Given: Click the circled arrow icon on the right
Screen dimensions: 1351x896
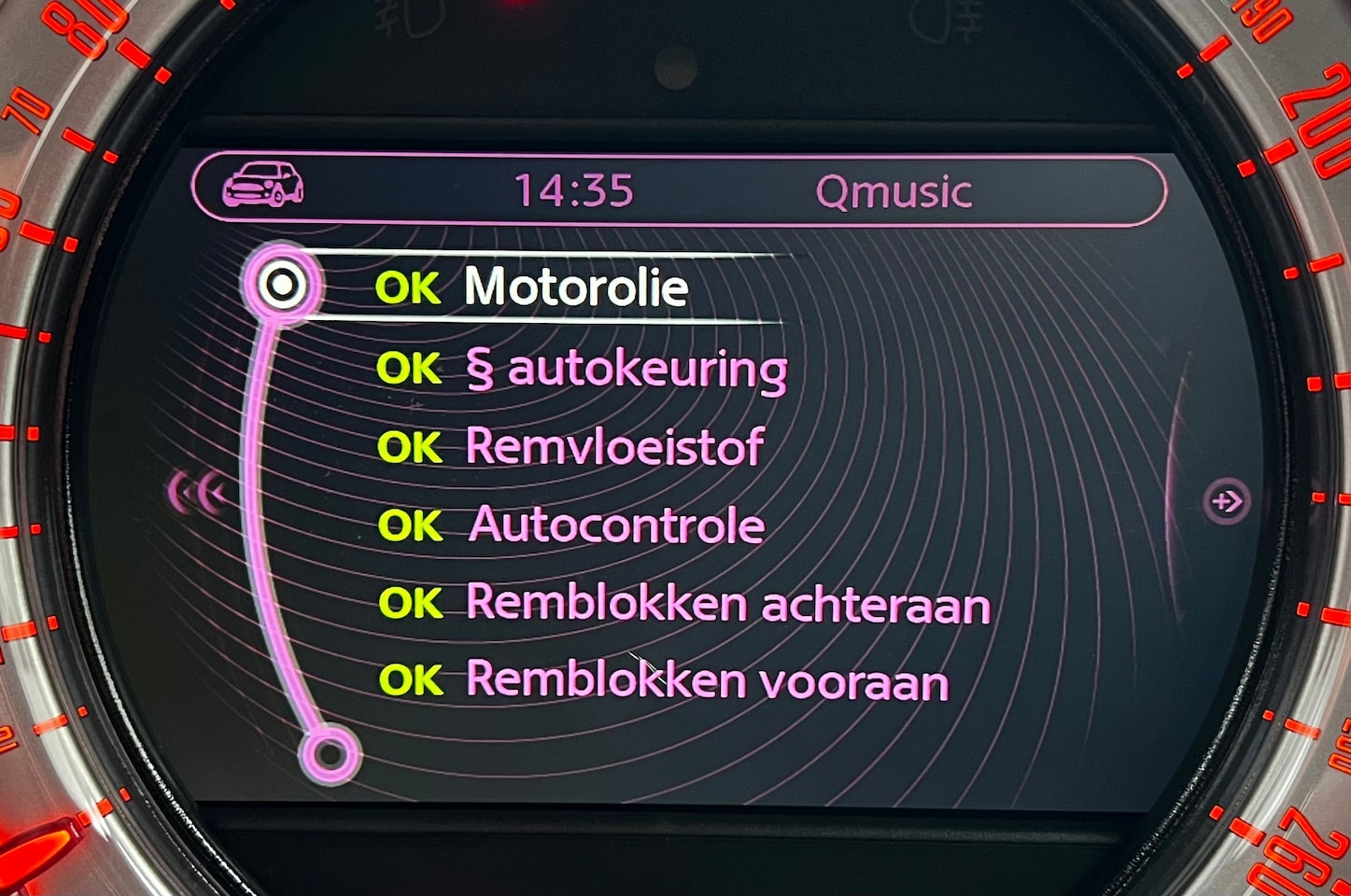Looking at the screenshot, I should point(1225,501).
